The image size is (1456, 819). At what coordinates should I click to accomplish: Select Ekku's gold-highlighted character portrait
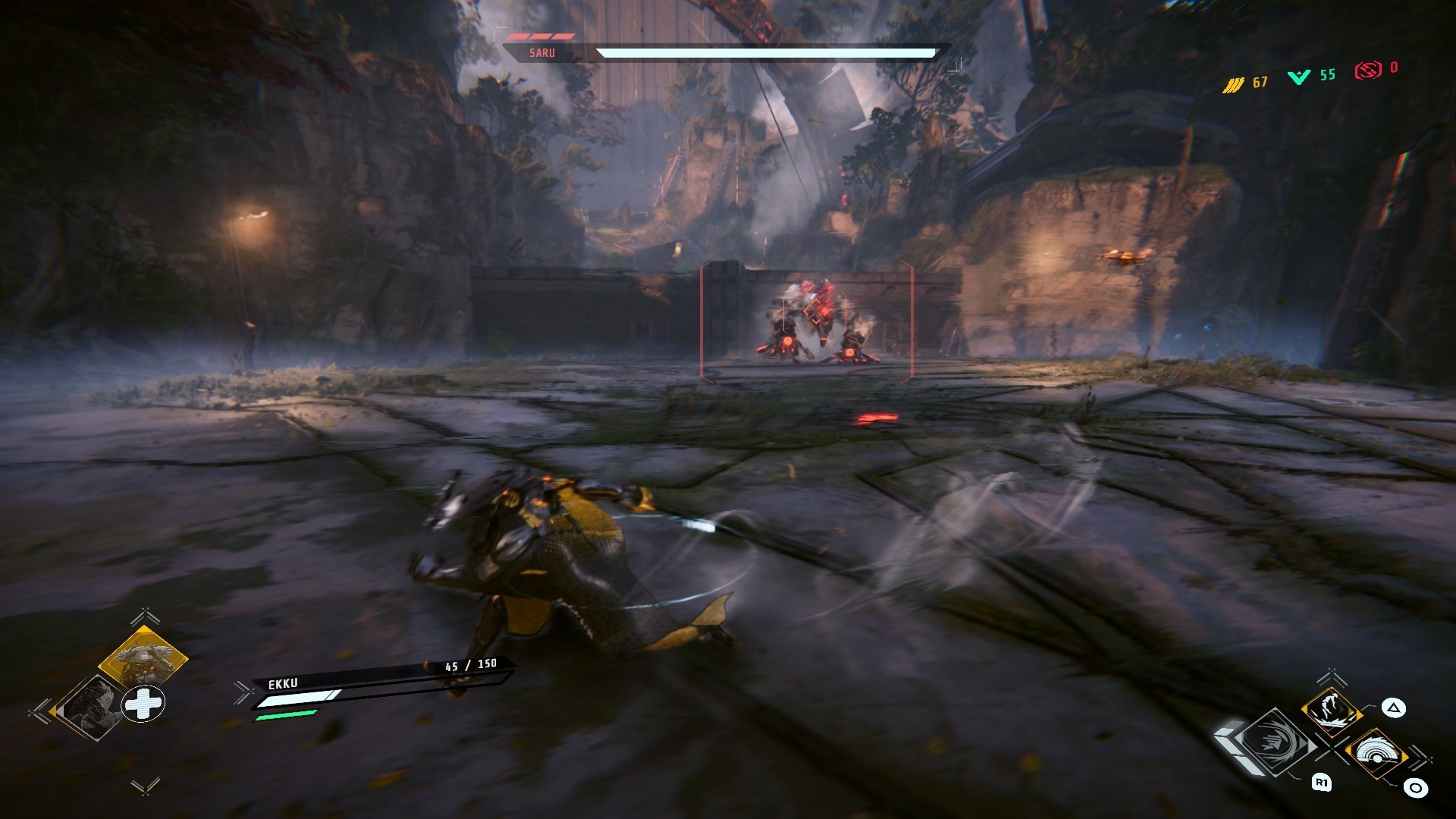[143, 656]
